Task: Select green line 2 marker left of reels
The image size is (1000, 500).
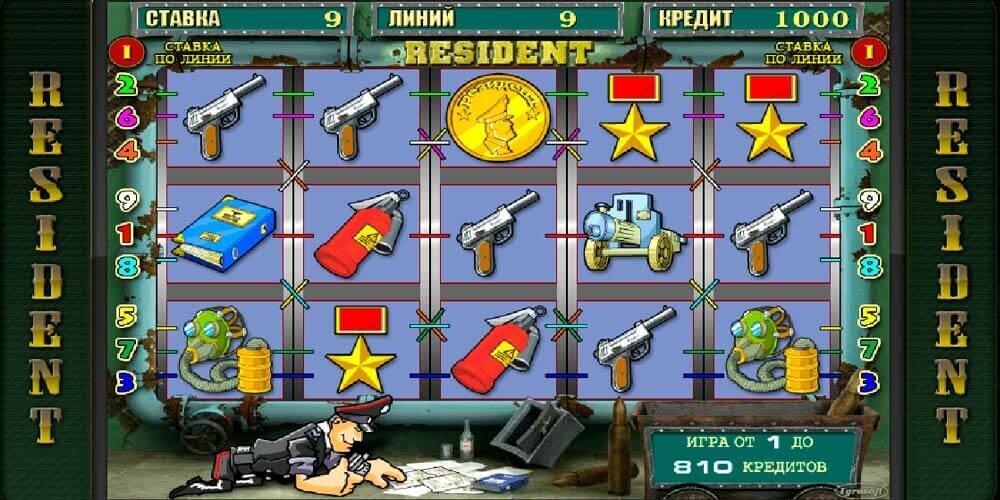Action: tap(127, 87)
